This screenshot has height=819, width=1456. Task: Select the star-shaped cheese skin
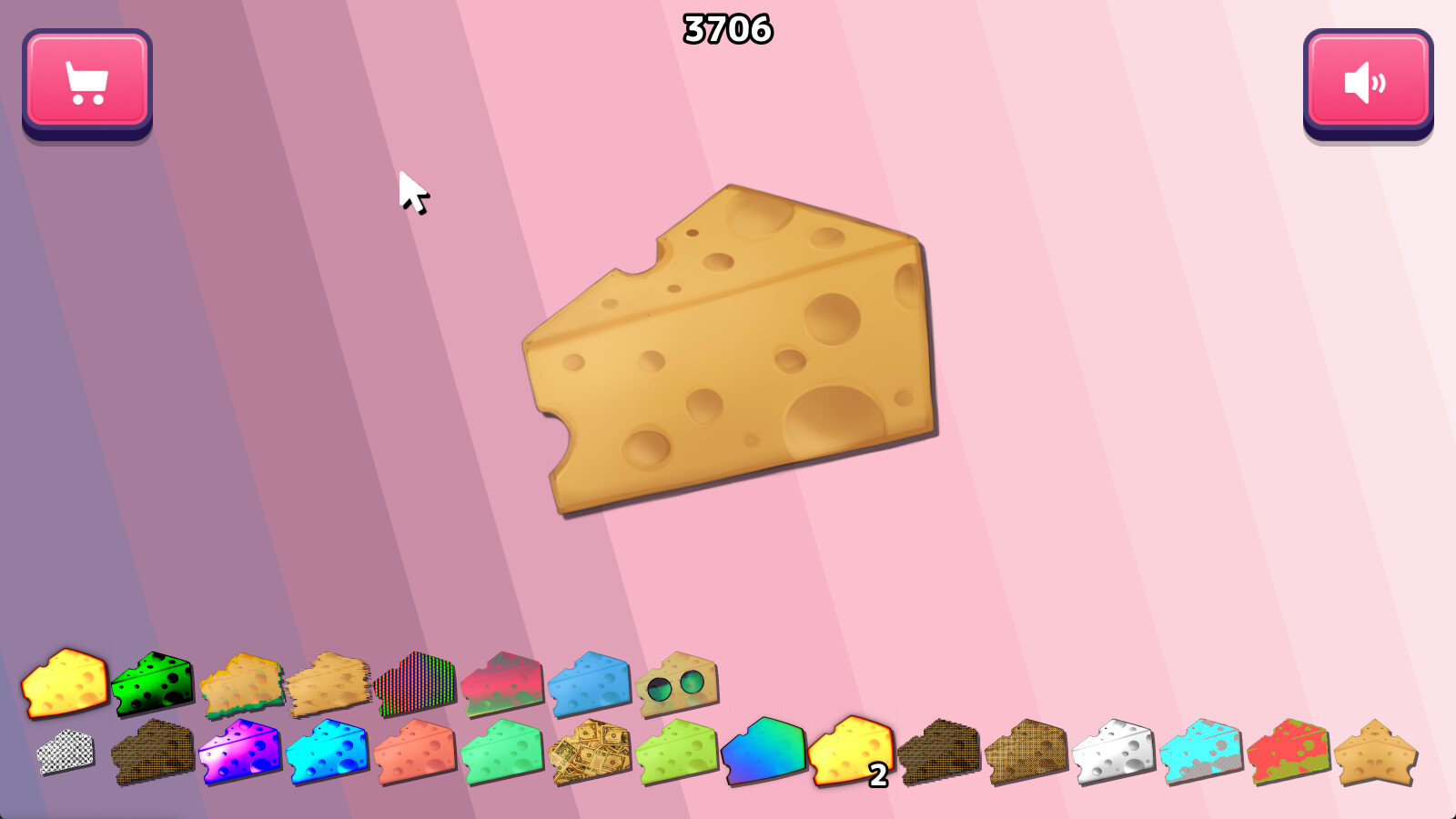[1374, 753]
